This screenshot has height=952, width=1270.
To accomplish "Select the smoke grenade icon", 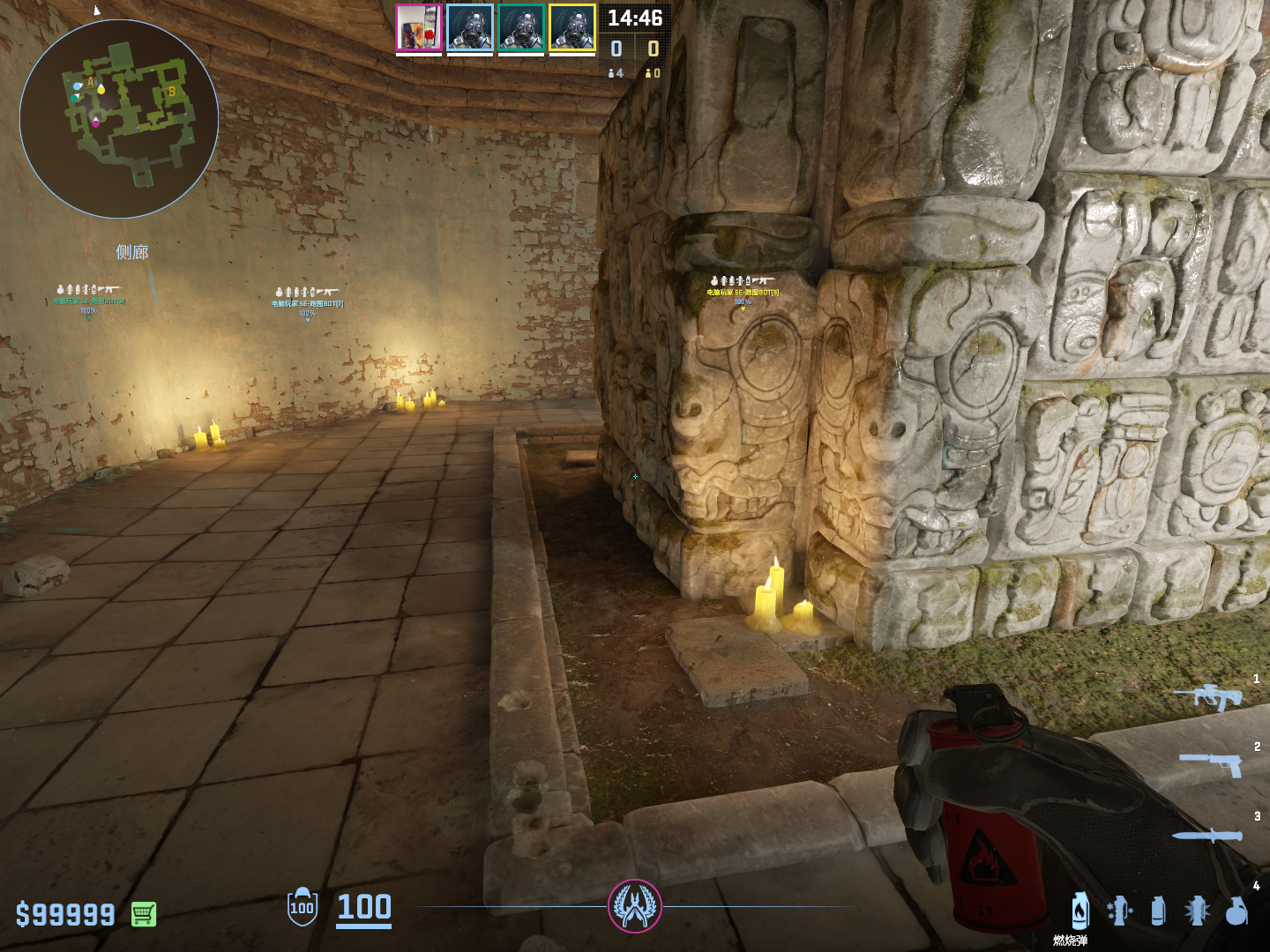I will (x=1158, y=911).
